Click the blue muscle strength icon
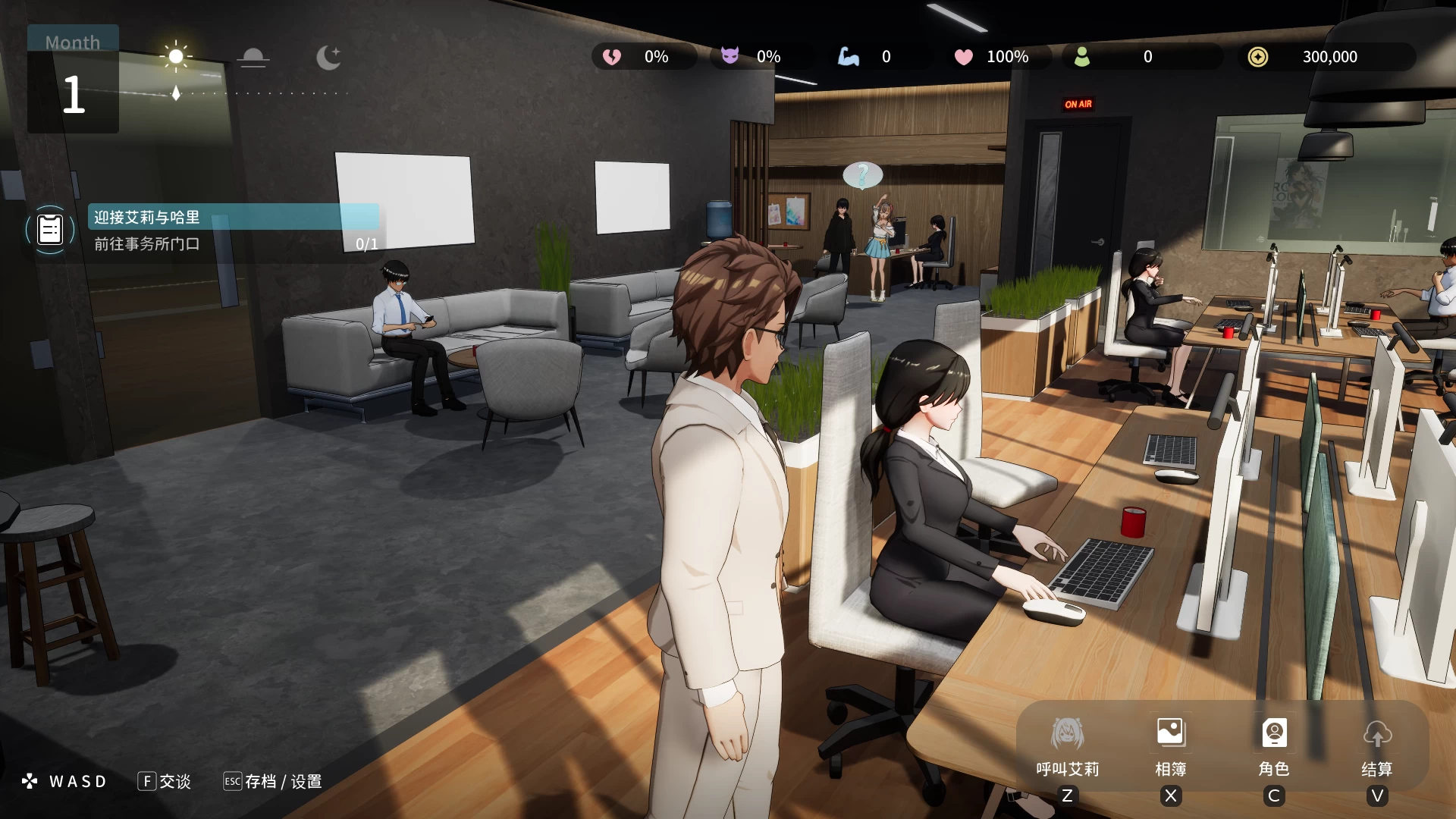This screenshot has height=819, width=1456. [x=849, y=56]
